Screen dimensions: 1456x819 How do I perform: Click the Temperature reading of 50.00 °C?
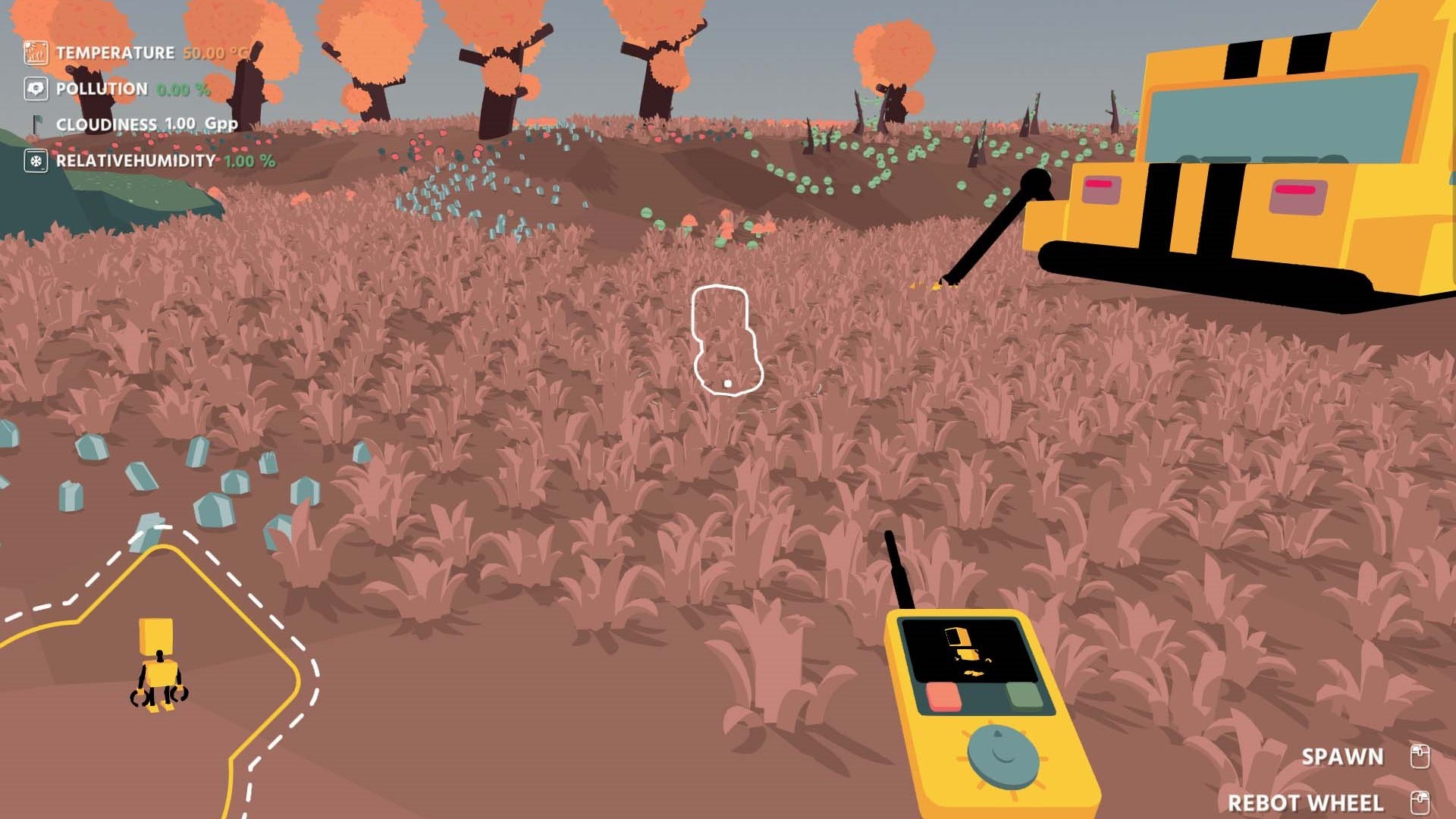tap(209, 53)
